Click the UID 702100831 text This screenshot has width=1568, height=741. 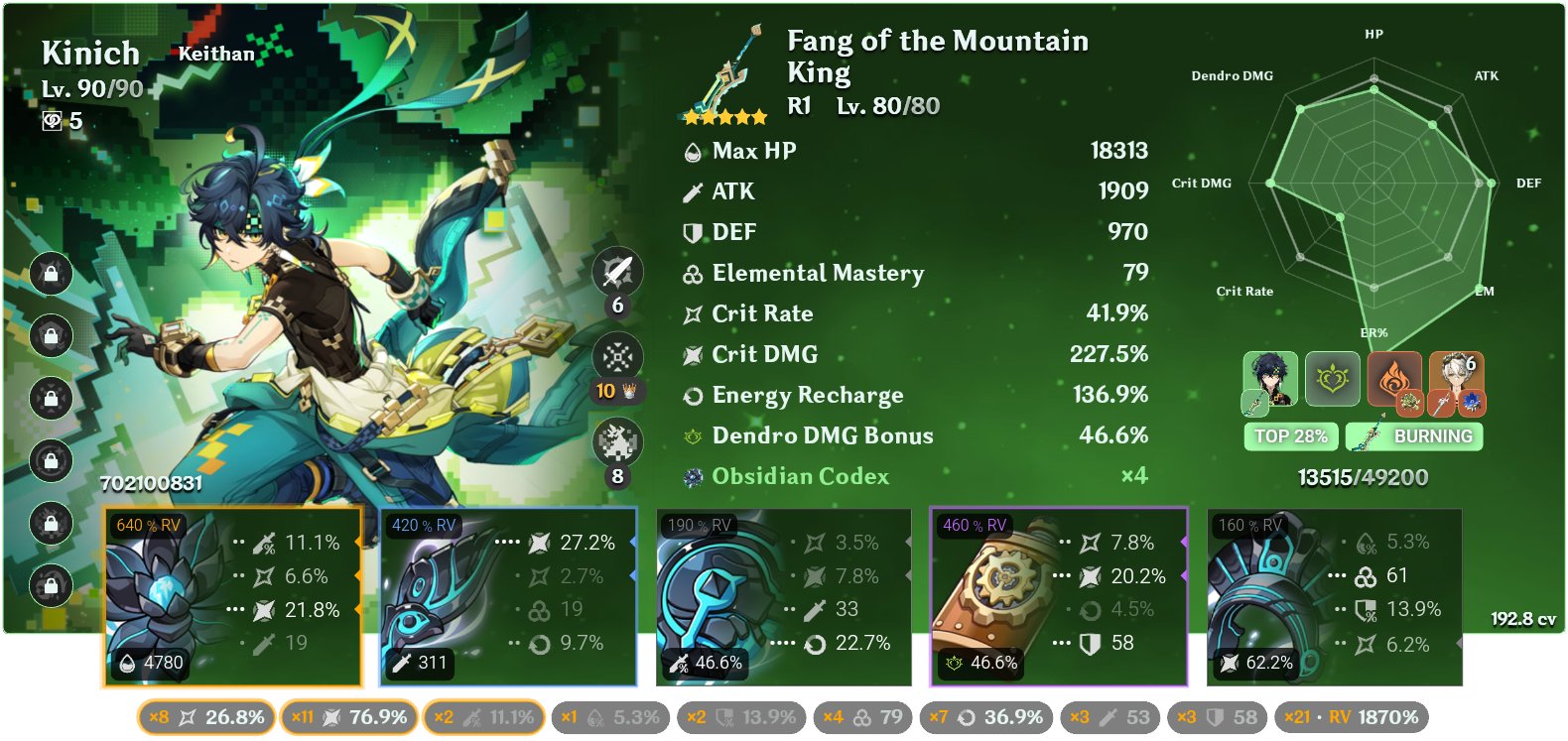pos(151,486)
